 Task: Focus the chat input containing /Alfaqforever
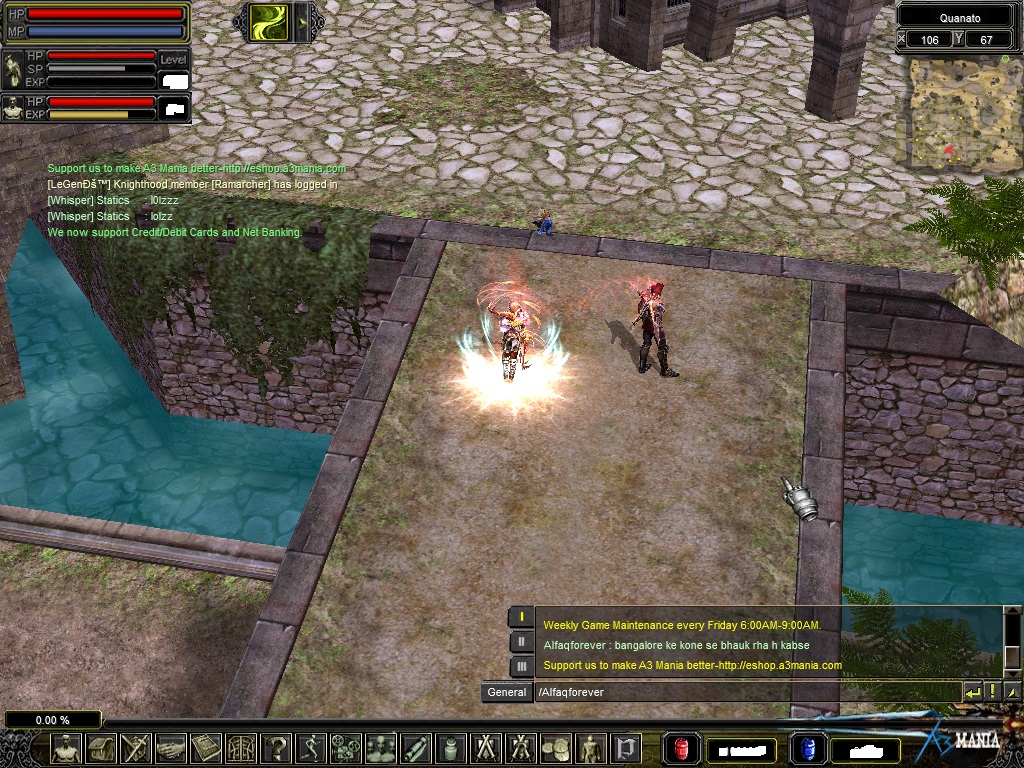(x=745, y=692)
